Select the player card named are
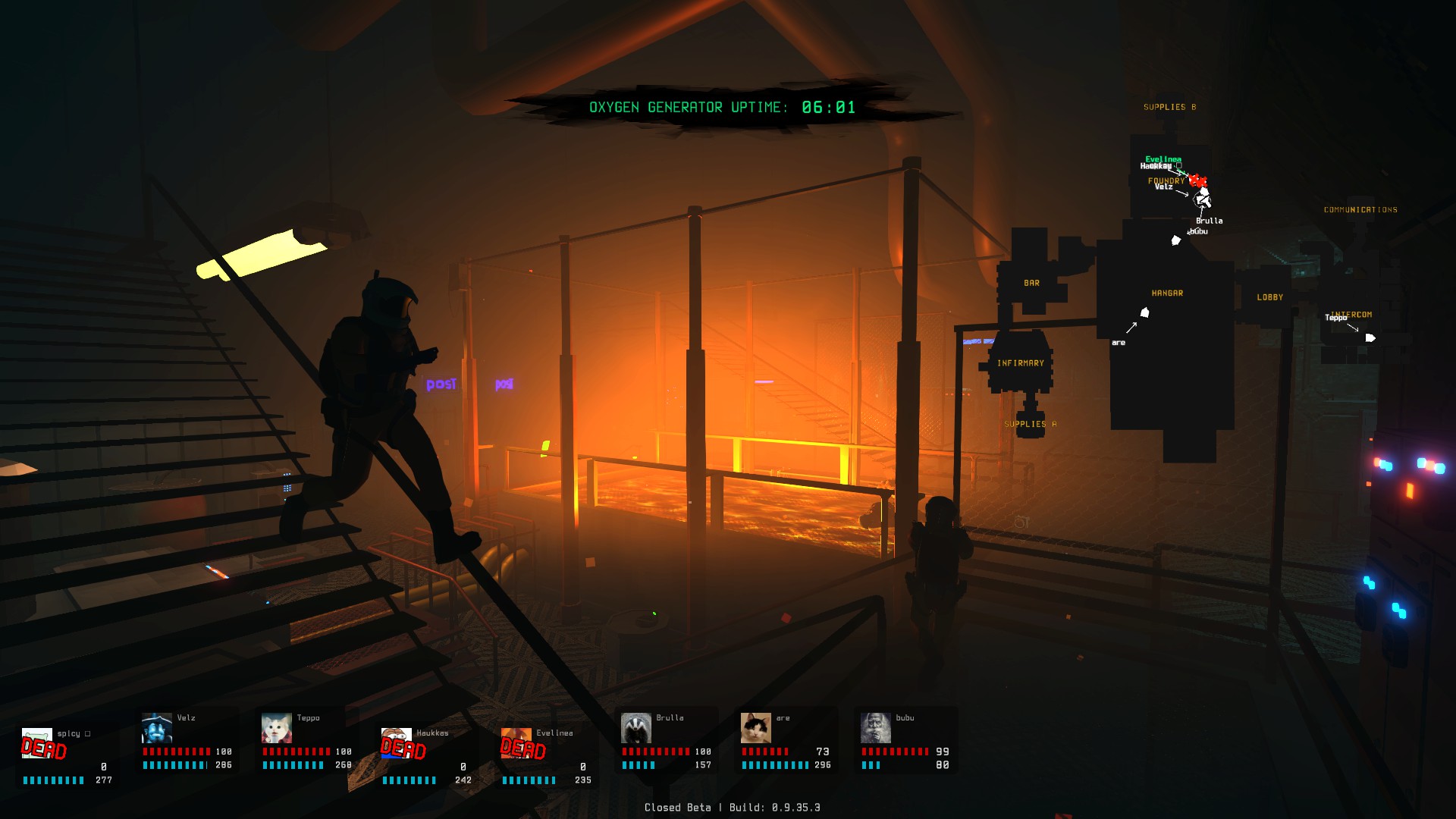This screenshot has height=819, width=1456. [x=786, y=743]
